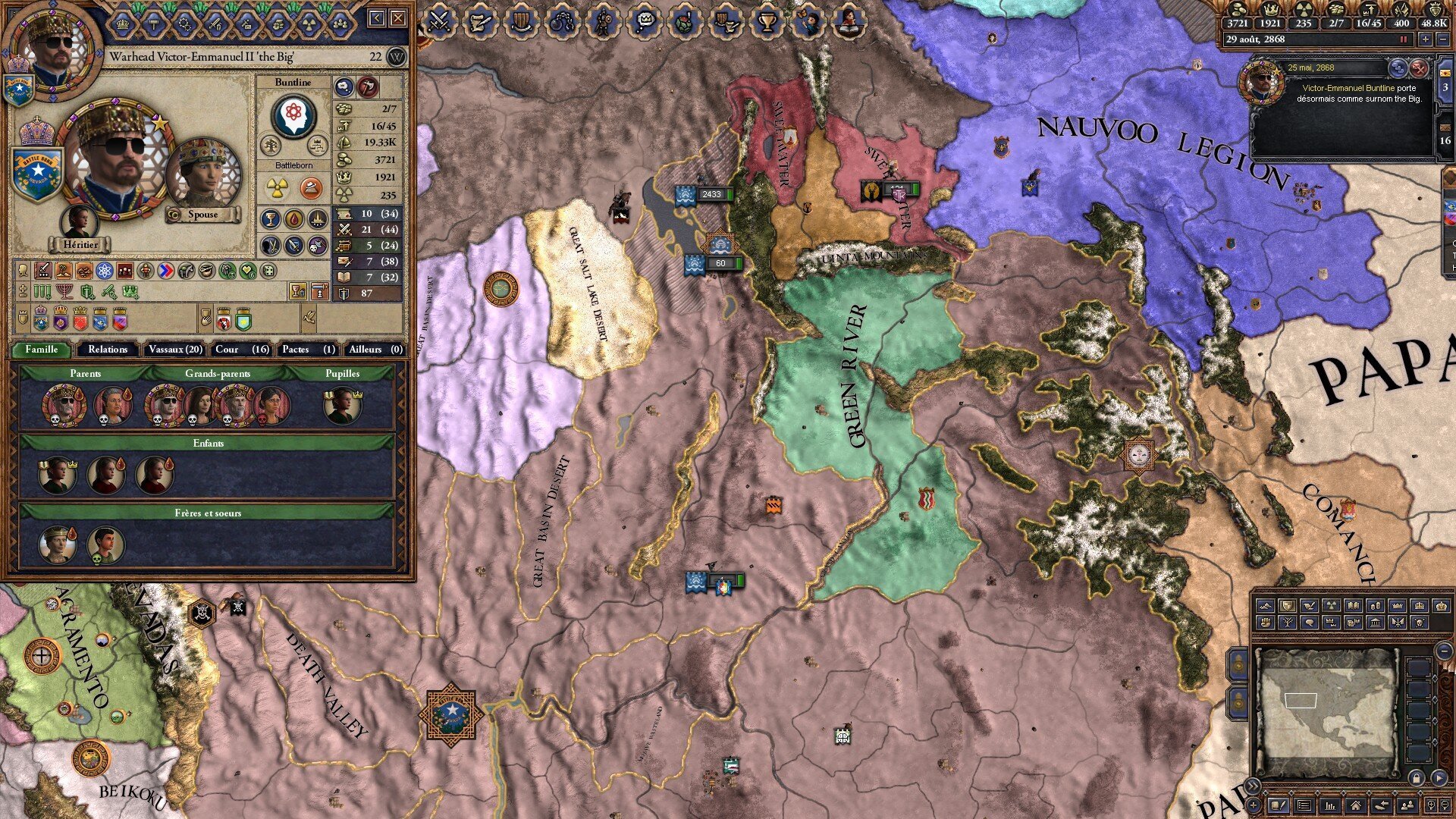Open the Vassaux tab
This screenshot has width=1456, height=819.
pos(175,350)
